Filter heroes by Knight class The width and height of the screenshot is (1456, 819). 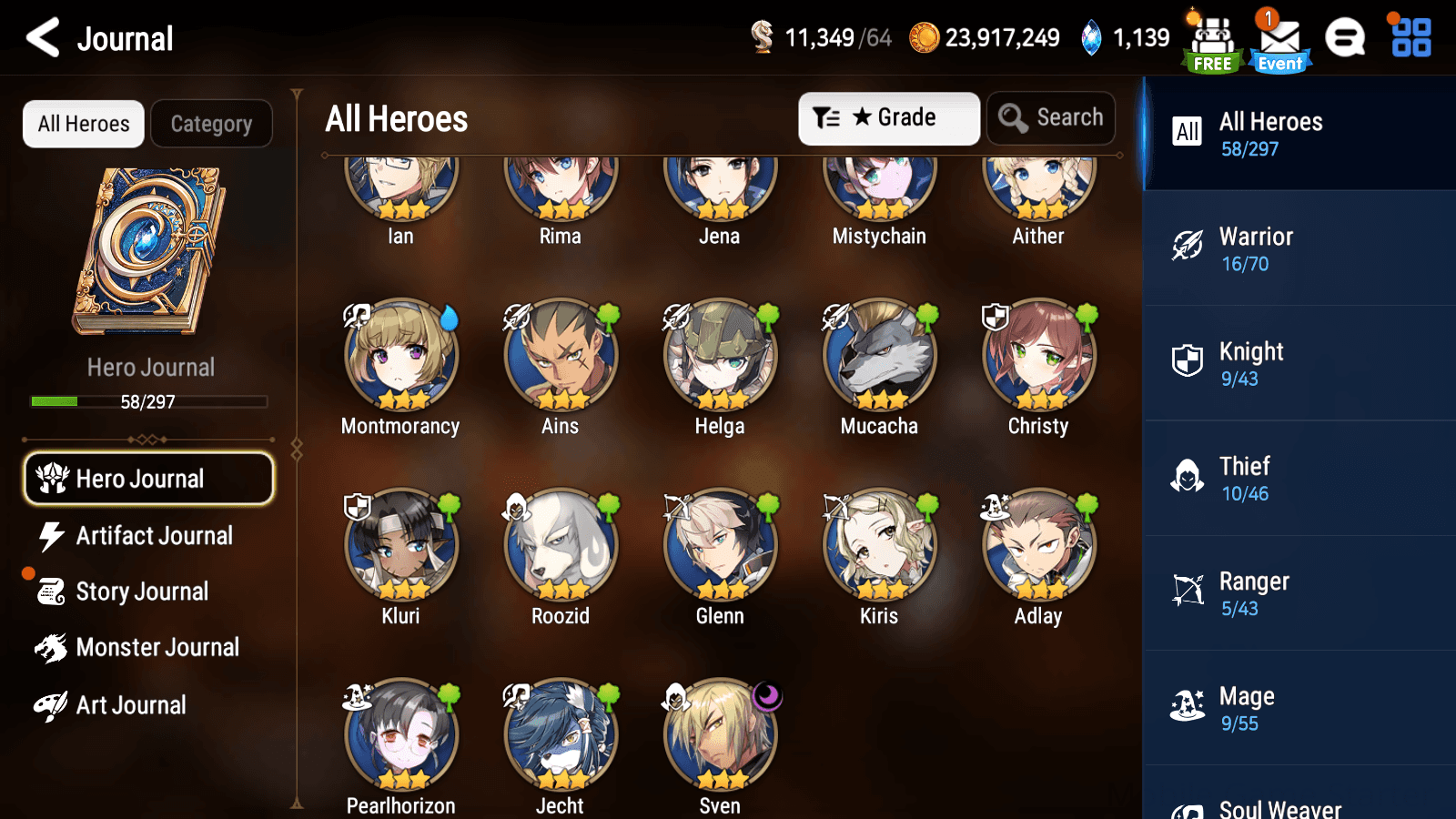pyautogui.click(x=1299, y=363)
